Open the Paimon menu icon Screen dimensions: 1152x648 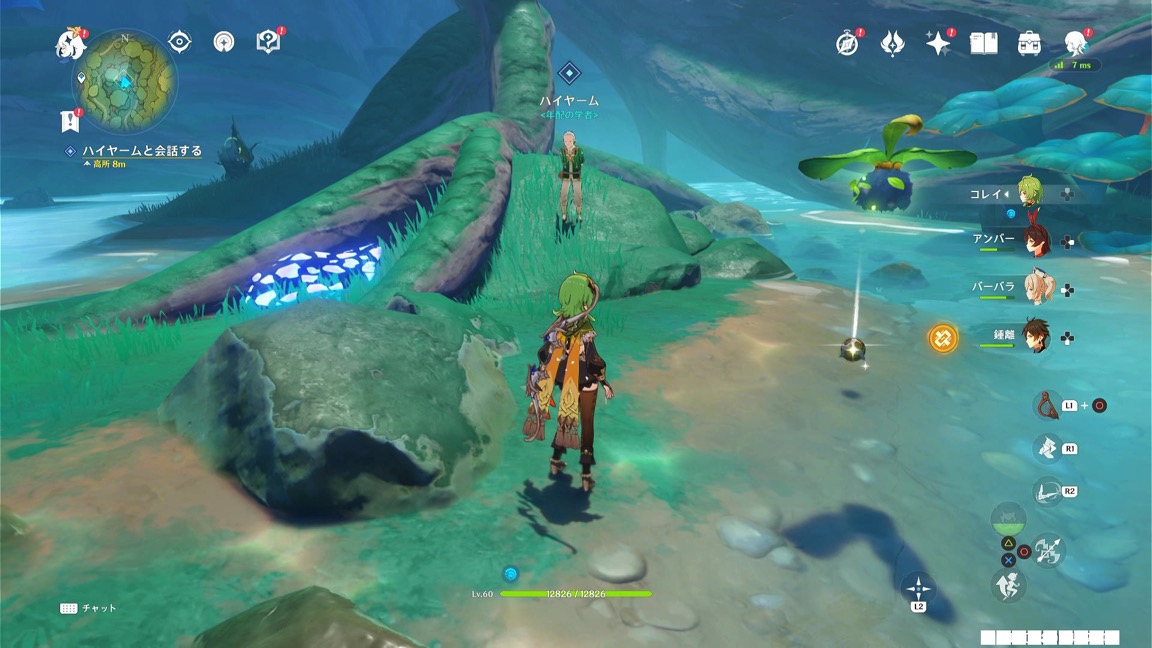(x=70, y=43)
